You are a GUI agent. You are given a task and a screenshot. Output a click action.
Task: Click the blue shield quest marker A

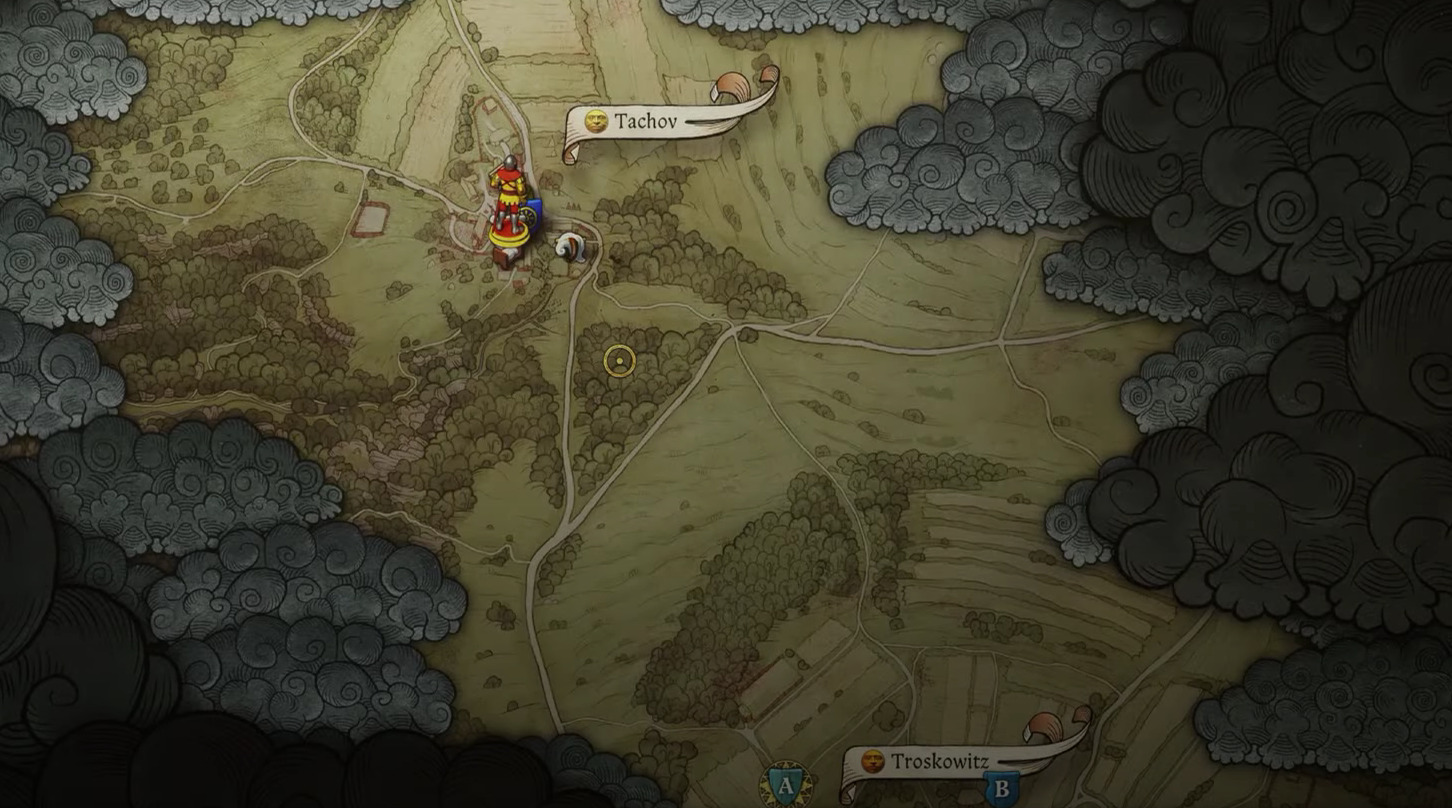coord(786,786)
